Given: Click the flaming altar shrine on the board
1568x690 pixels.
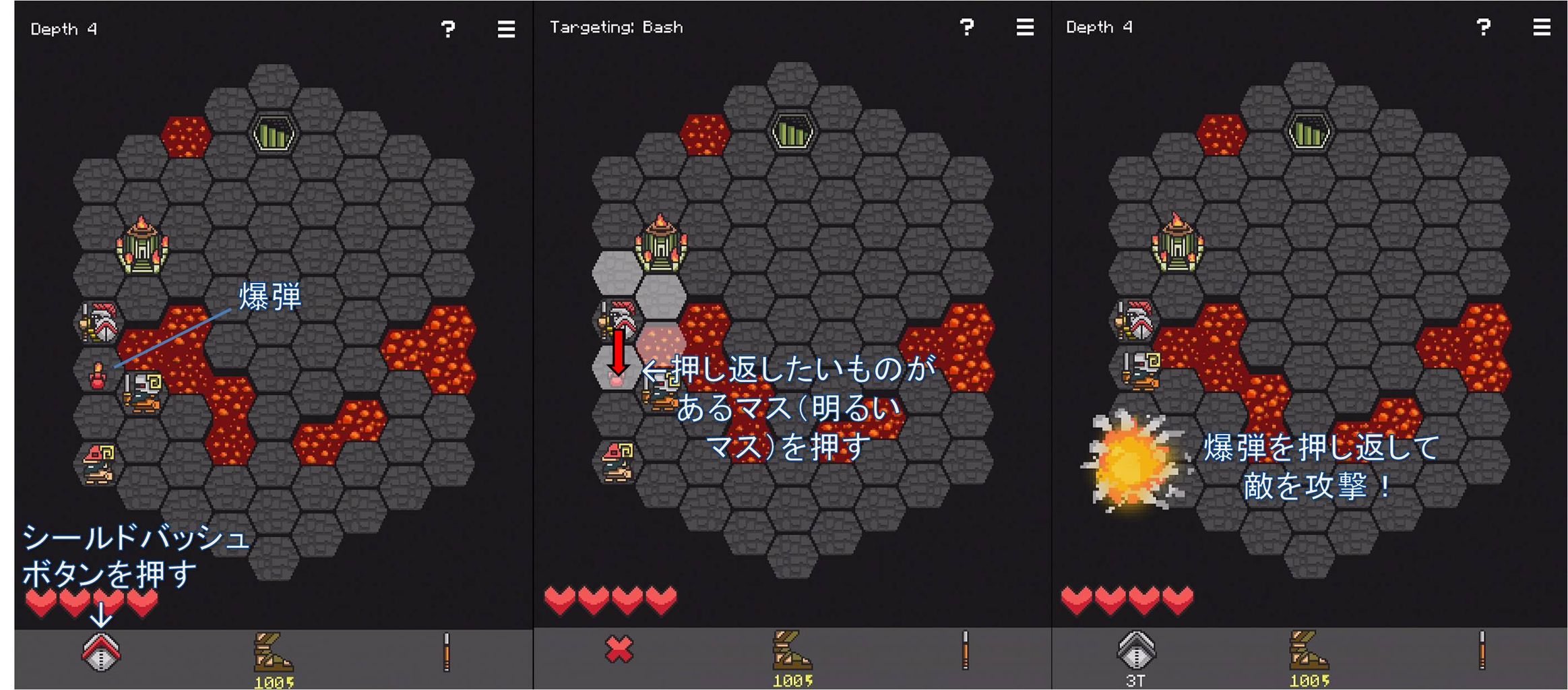Looking at the screenshot, I should point(143,246).
